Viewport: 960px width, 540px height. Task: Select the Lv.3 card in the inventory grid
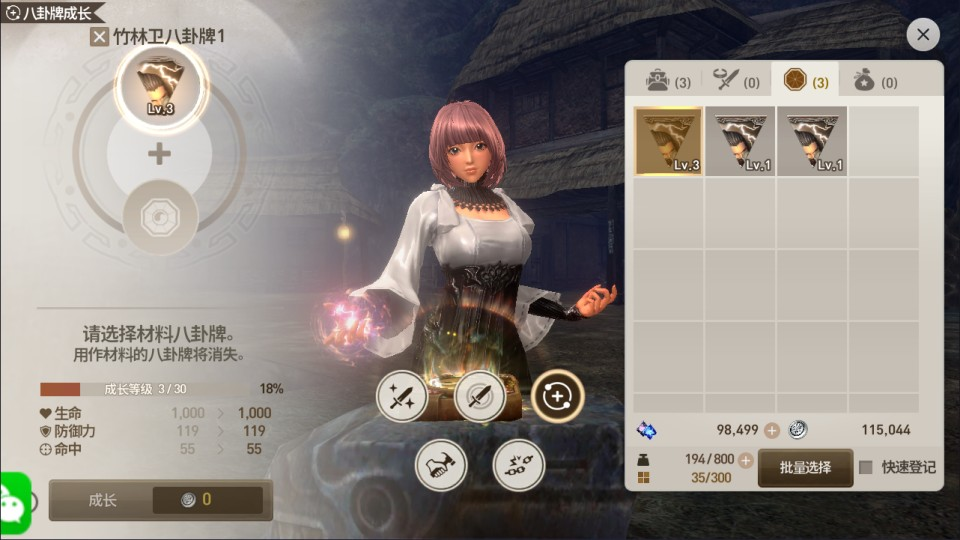click(668, 141)
